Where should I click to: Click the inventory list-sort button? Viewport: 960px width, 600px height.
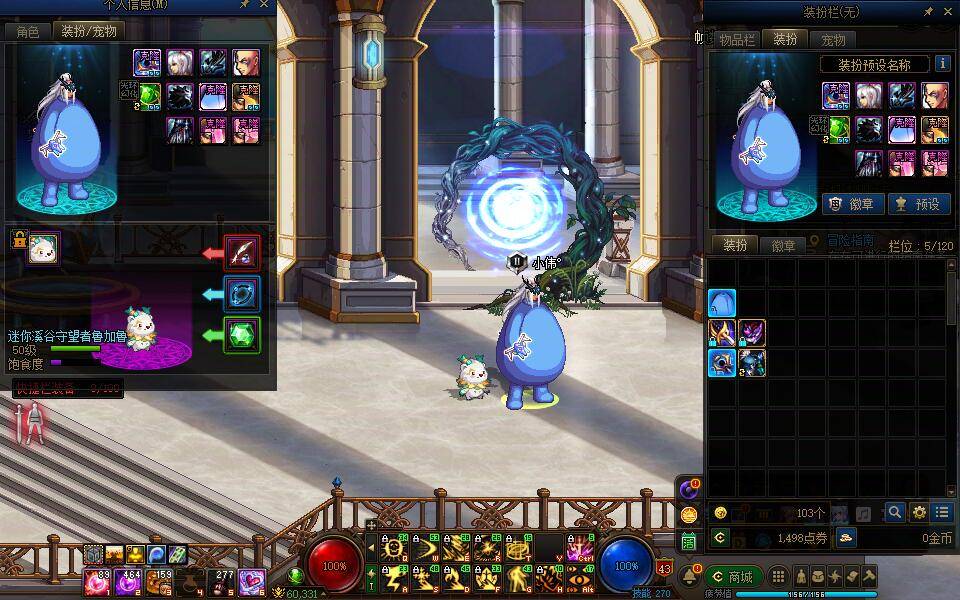(x=942, y=512)
